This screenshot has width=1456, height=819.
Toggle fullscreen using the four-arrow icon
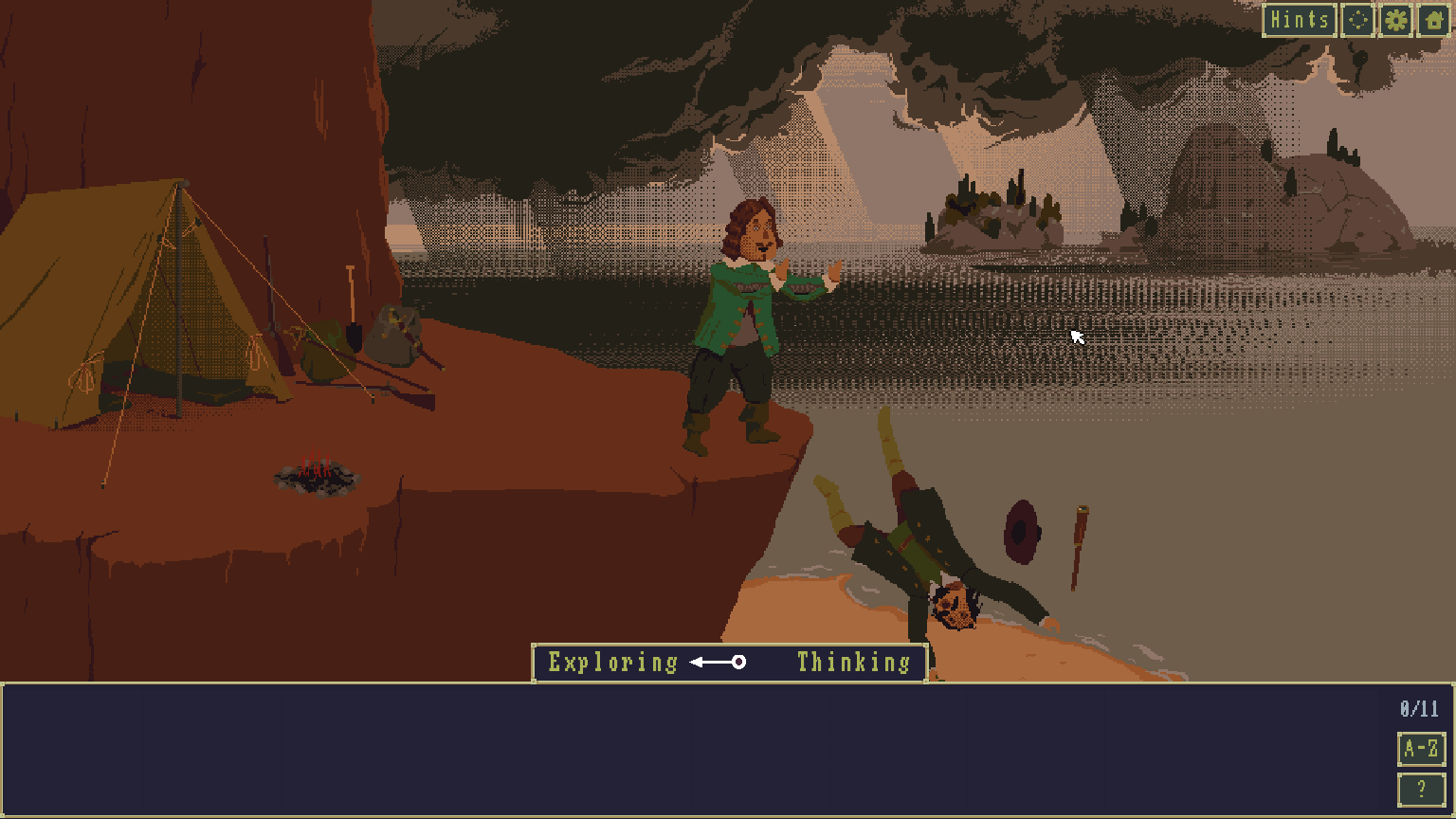tap(1357, 19)
